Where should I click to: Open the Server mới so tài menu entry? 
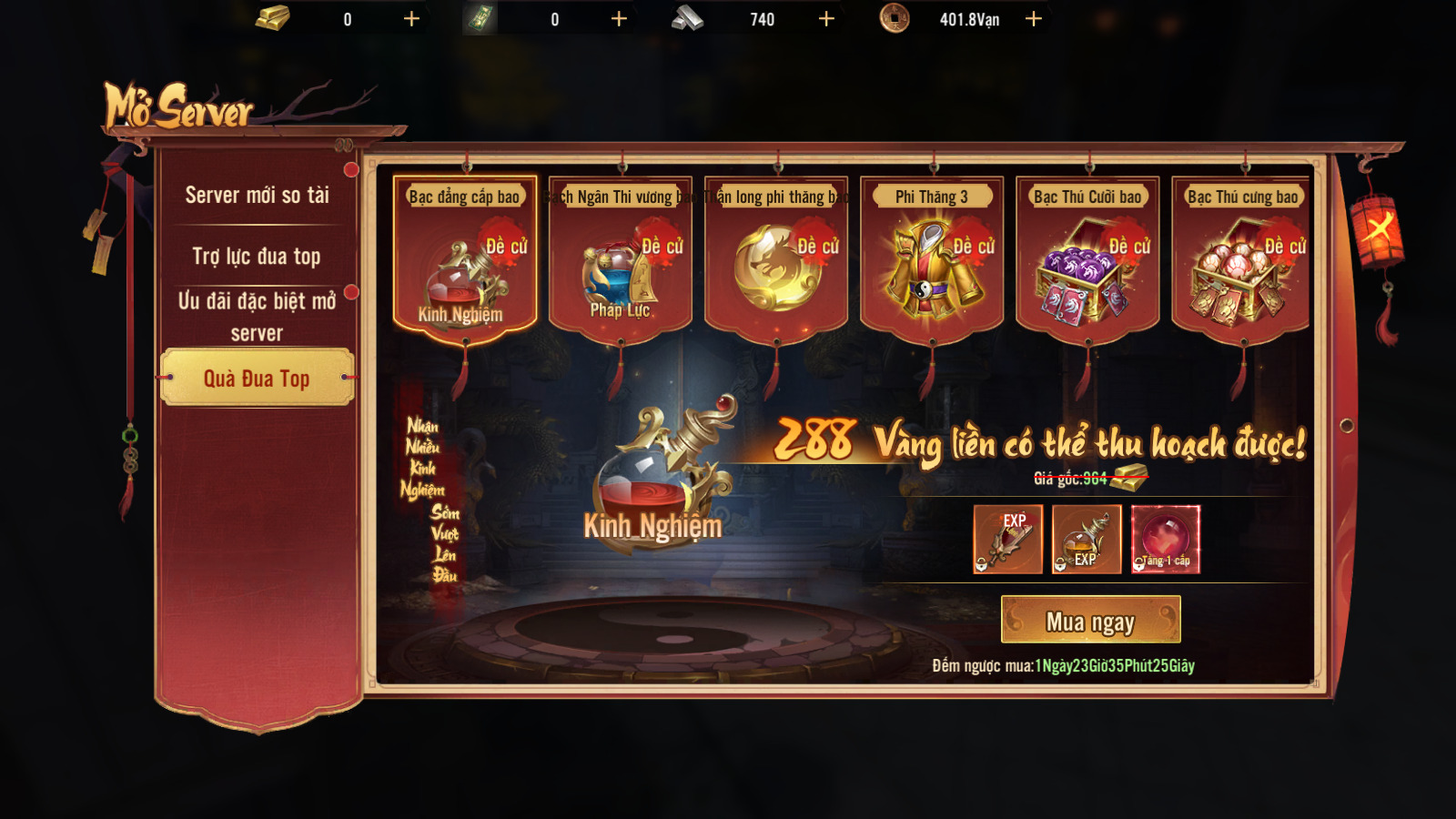point(257,195)
